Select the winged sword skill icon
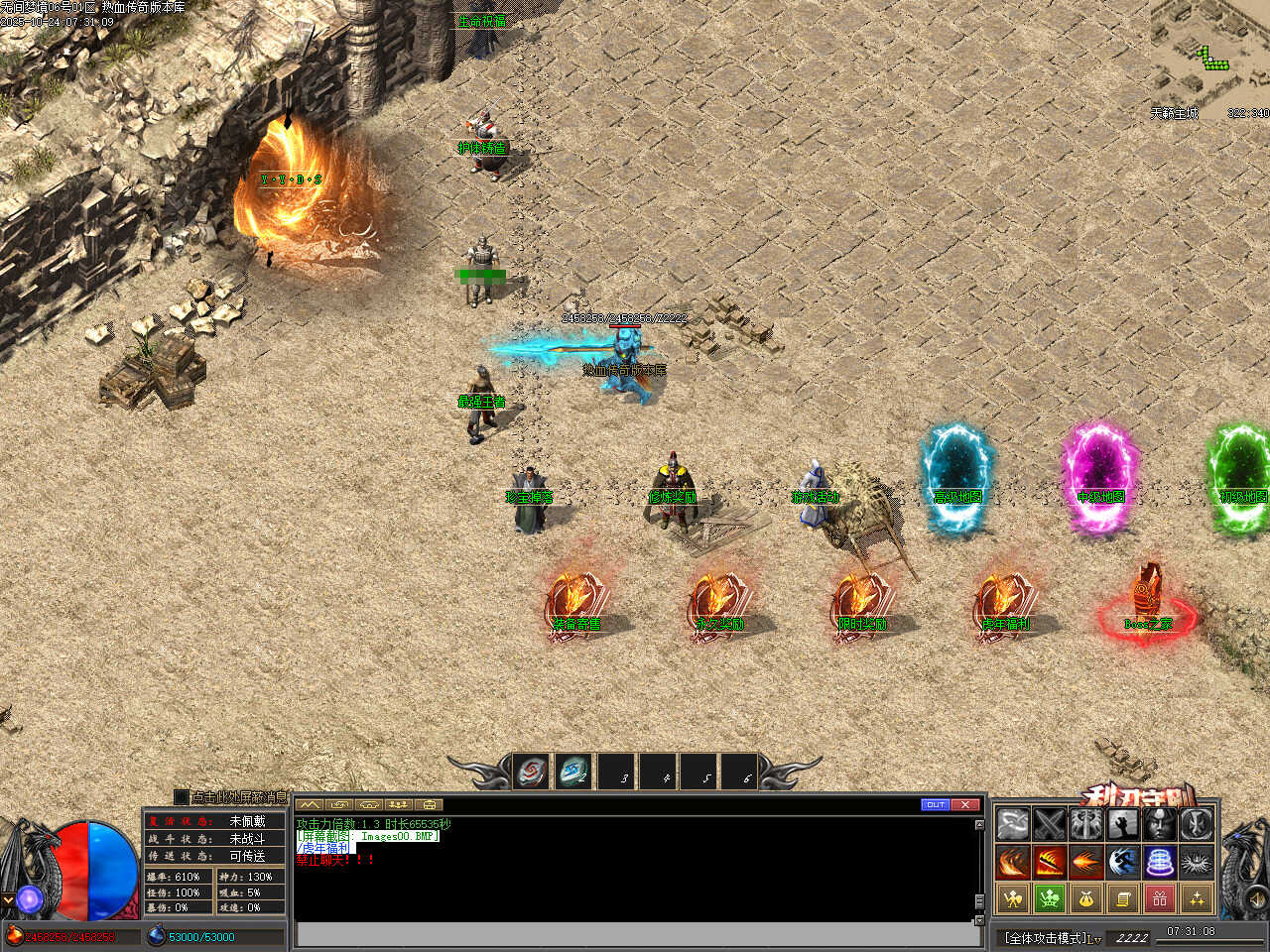 click(x=1086, y=824)
